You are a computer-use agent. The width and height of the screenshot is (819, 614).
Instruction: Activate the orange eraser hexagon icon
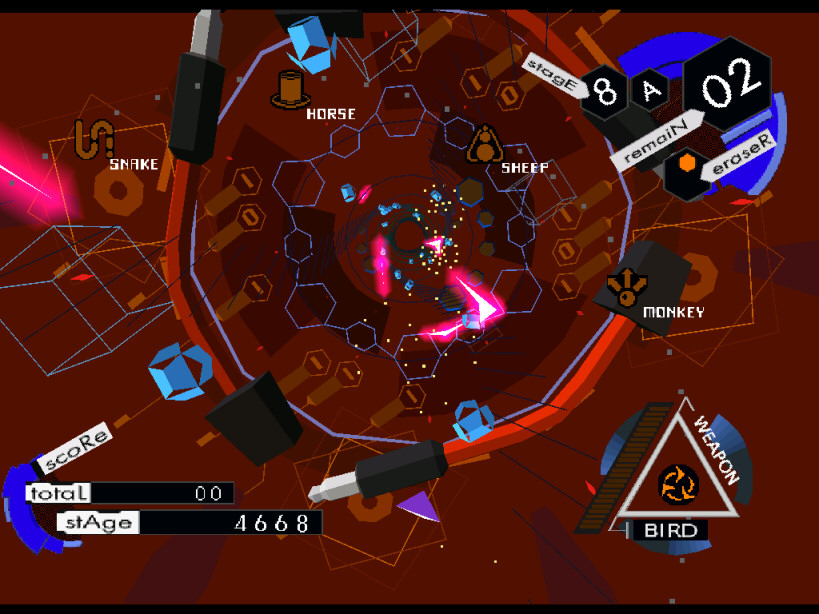(x=686, y=163)
